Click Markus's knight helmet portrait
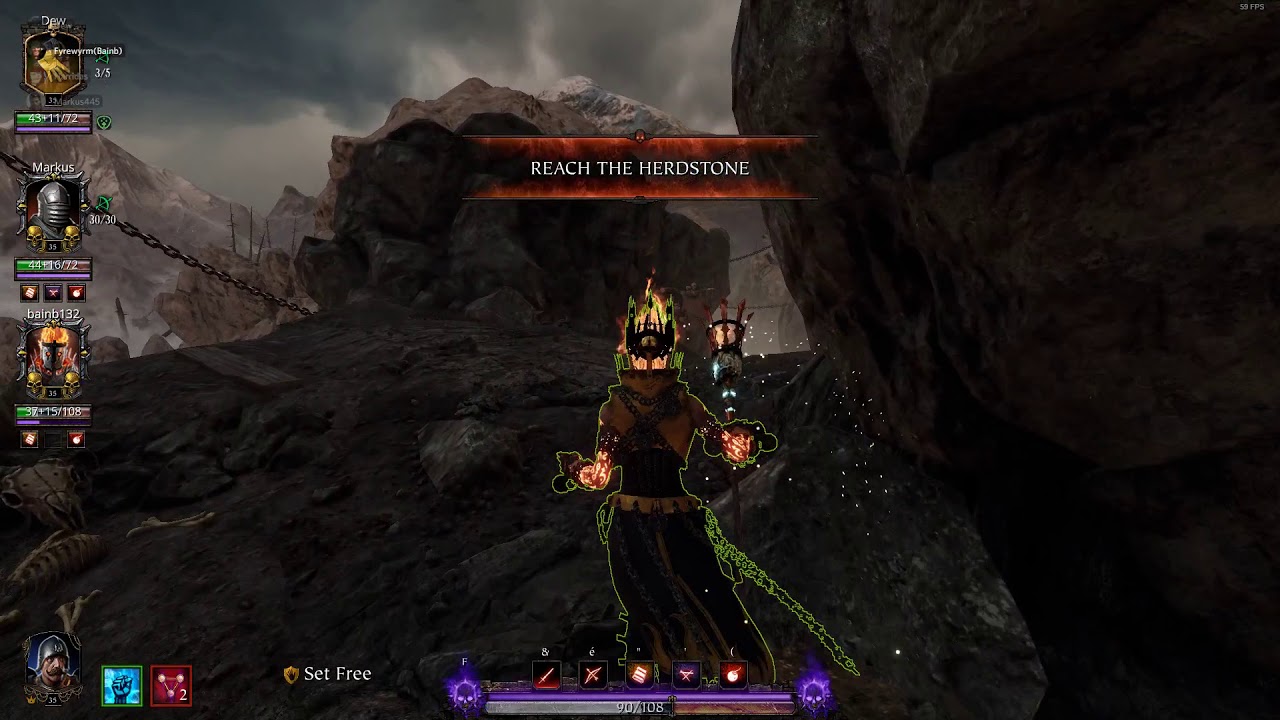Image resolution: width=1280 pixels, height=720 pixels. click(x=53, y=212)
